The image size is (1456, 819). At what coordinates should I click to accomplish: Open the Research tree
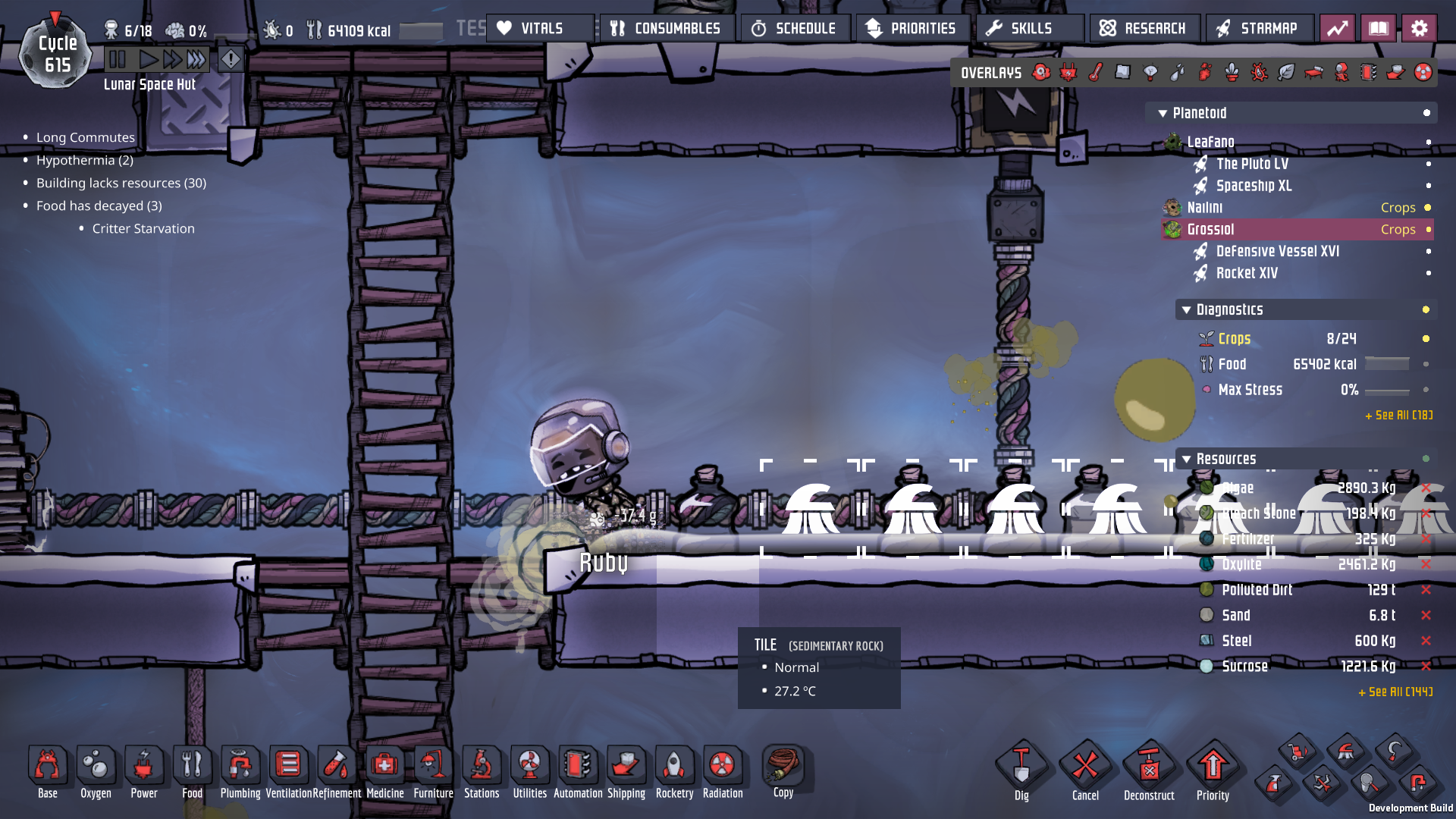click(x=1144, y=29)
